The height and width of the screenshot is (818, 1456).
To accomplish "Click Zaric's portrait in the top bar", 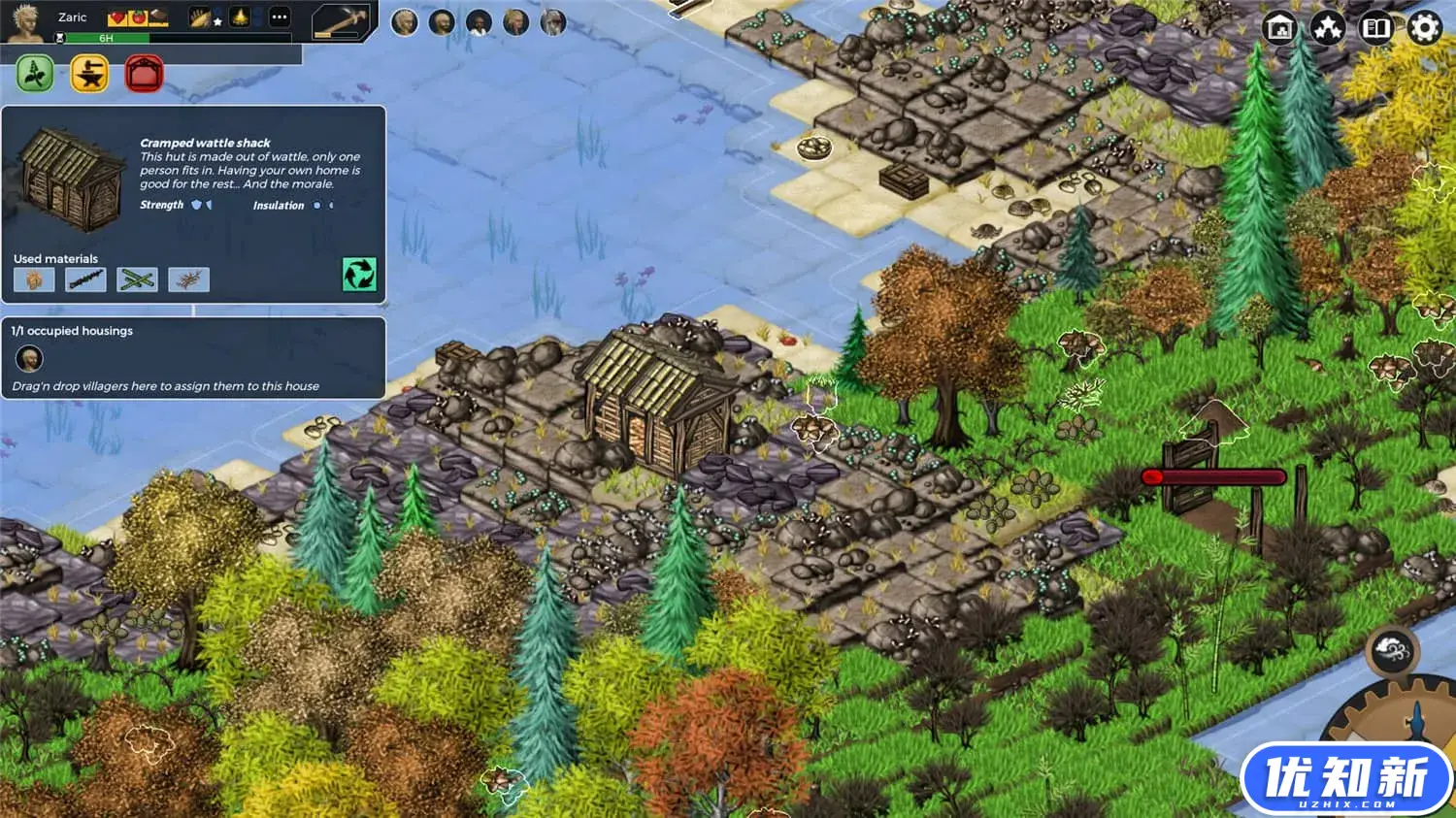I will [x=25, y=21].
